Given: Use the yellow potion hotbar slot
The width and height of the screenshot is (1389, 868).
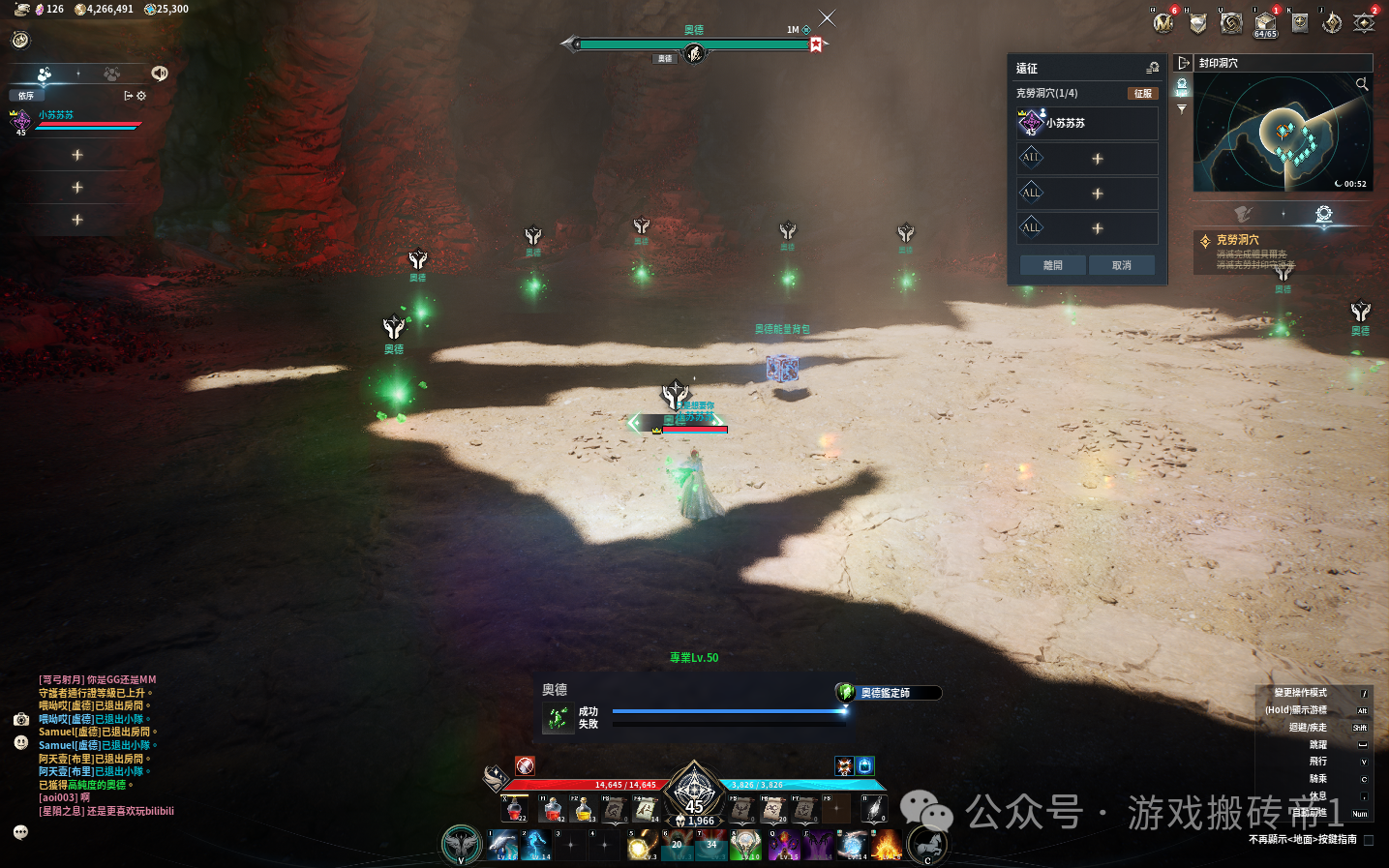Looking at the screenshot, I should tap(584, 809).
